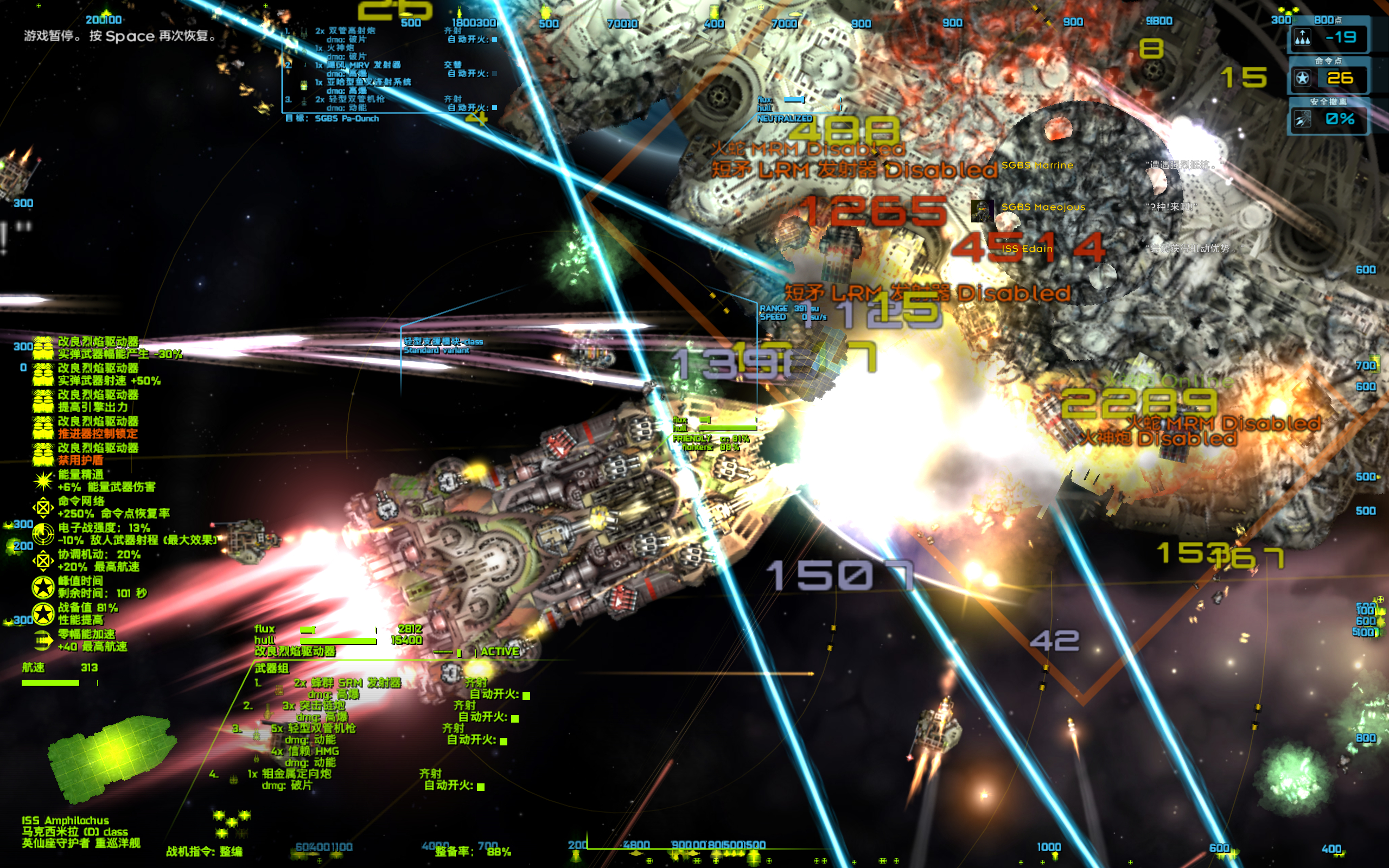
Task: Toggle 自动开火 for the 突击链炮 group
Action: [515, 718]
